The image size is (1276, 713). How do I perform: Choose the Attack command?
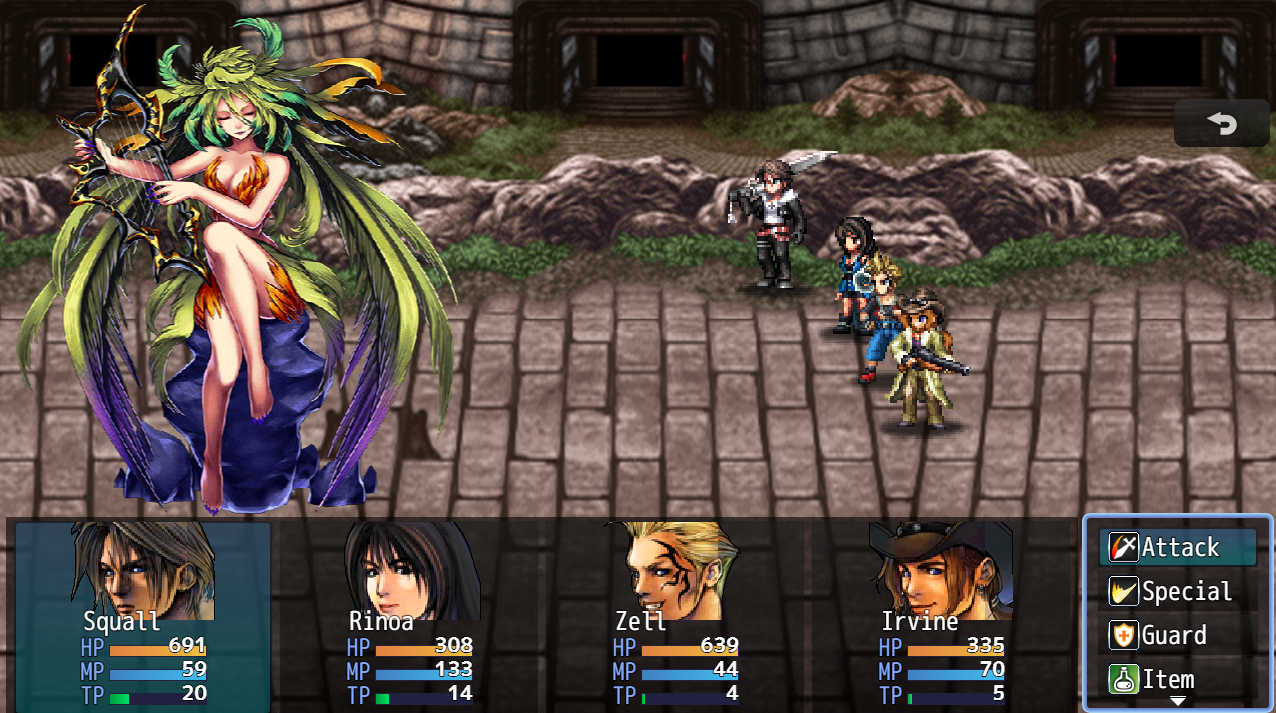(x=1178, y=548)
